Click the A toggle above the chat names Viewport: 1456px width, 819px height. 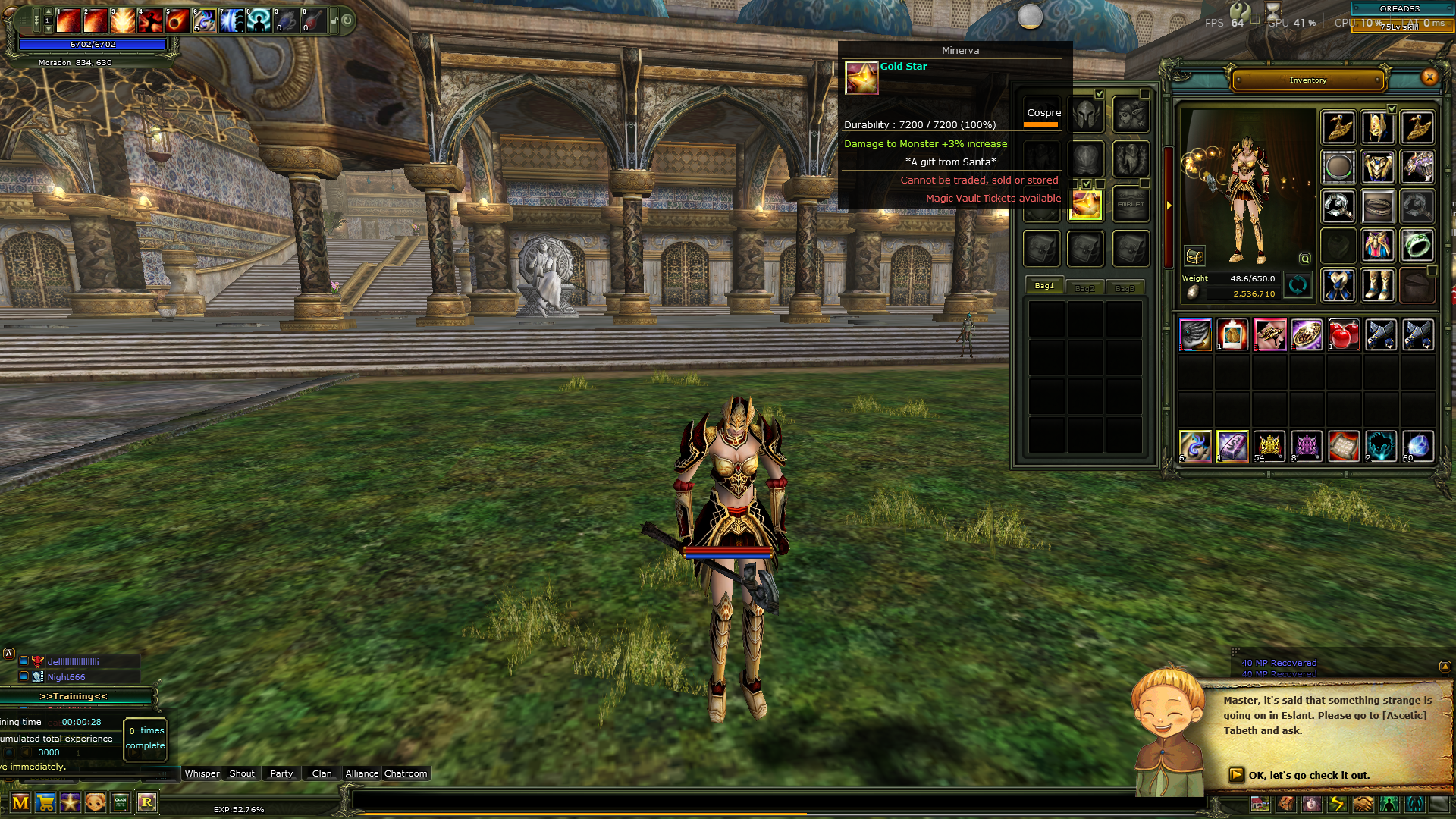point(8,653)
